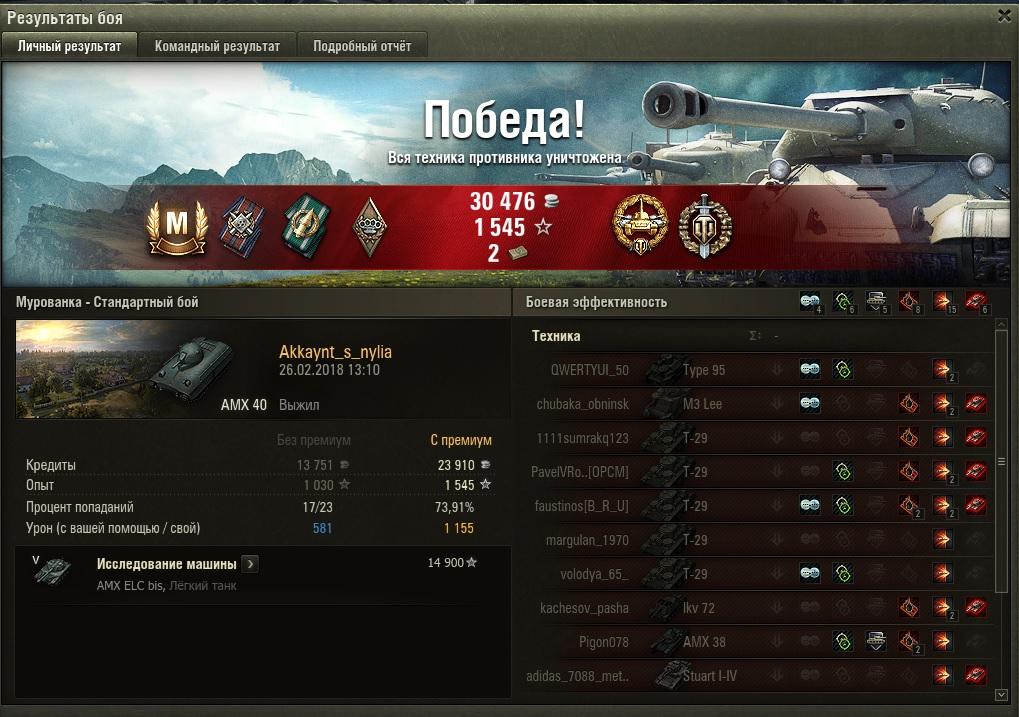Click the blue crossed-ribbon medal icon
The height and width of the screenshot is (717, 1019).
click(x=240, y=224)
